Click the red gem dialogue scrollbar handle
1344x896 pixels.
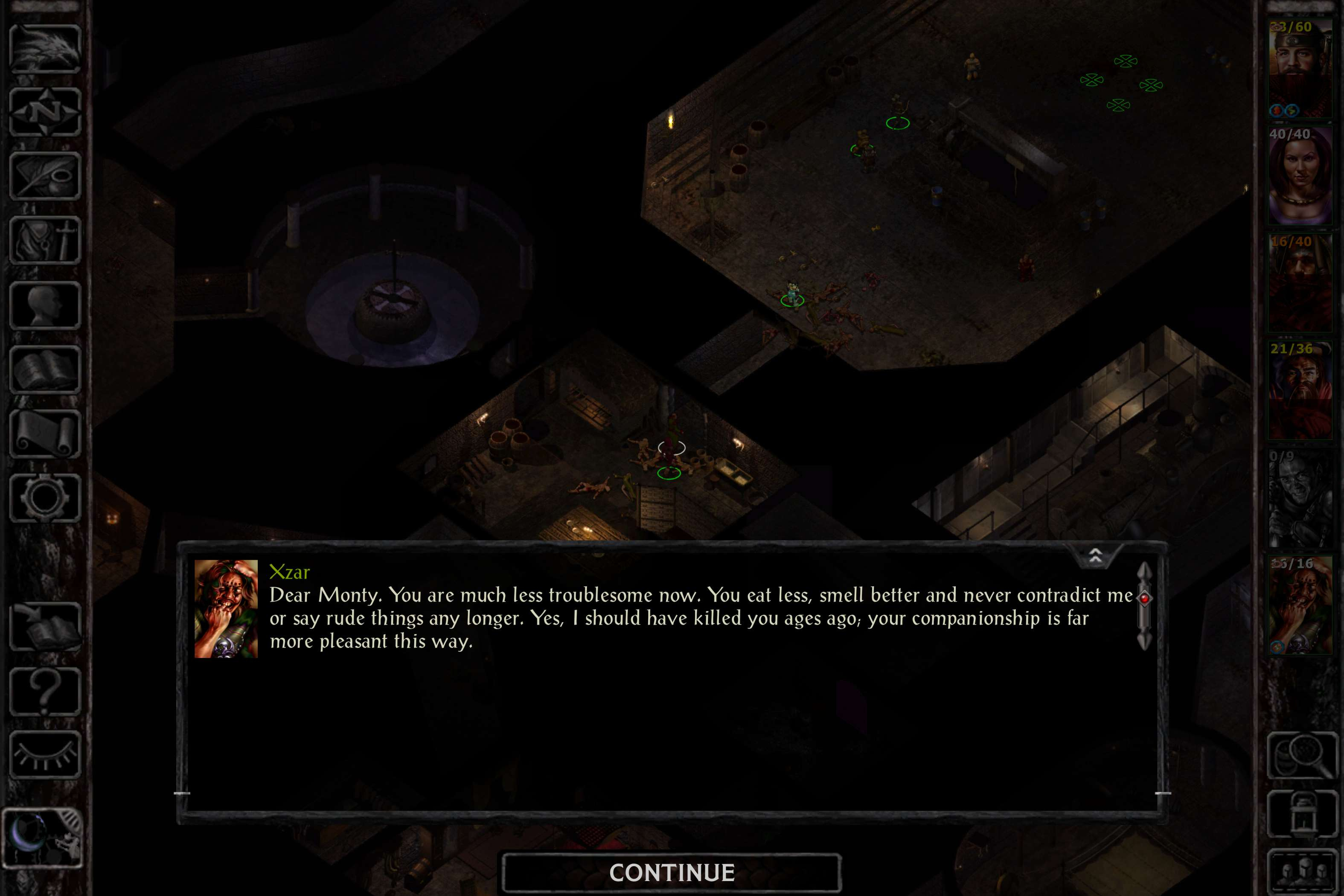tap(1145, 598)
